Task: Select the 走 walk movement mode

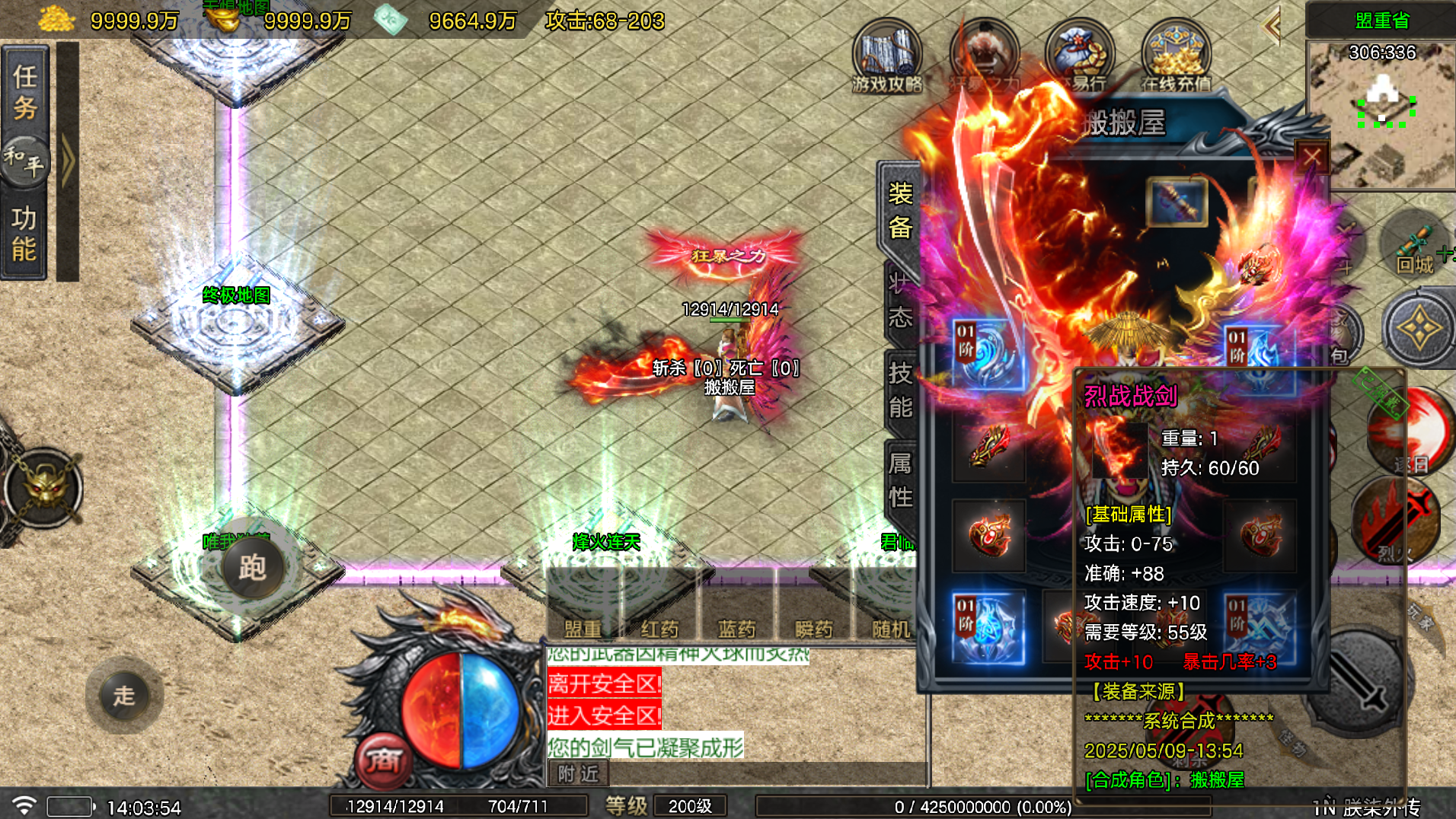Action: click(x=124, y=696)
